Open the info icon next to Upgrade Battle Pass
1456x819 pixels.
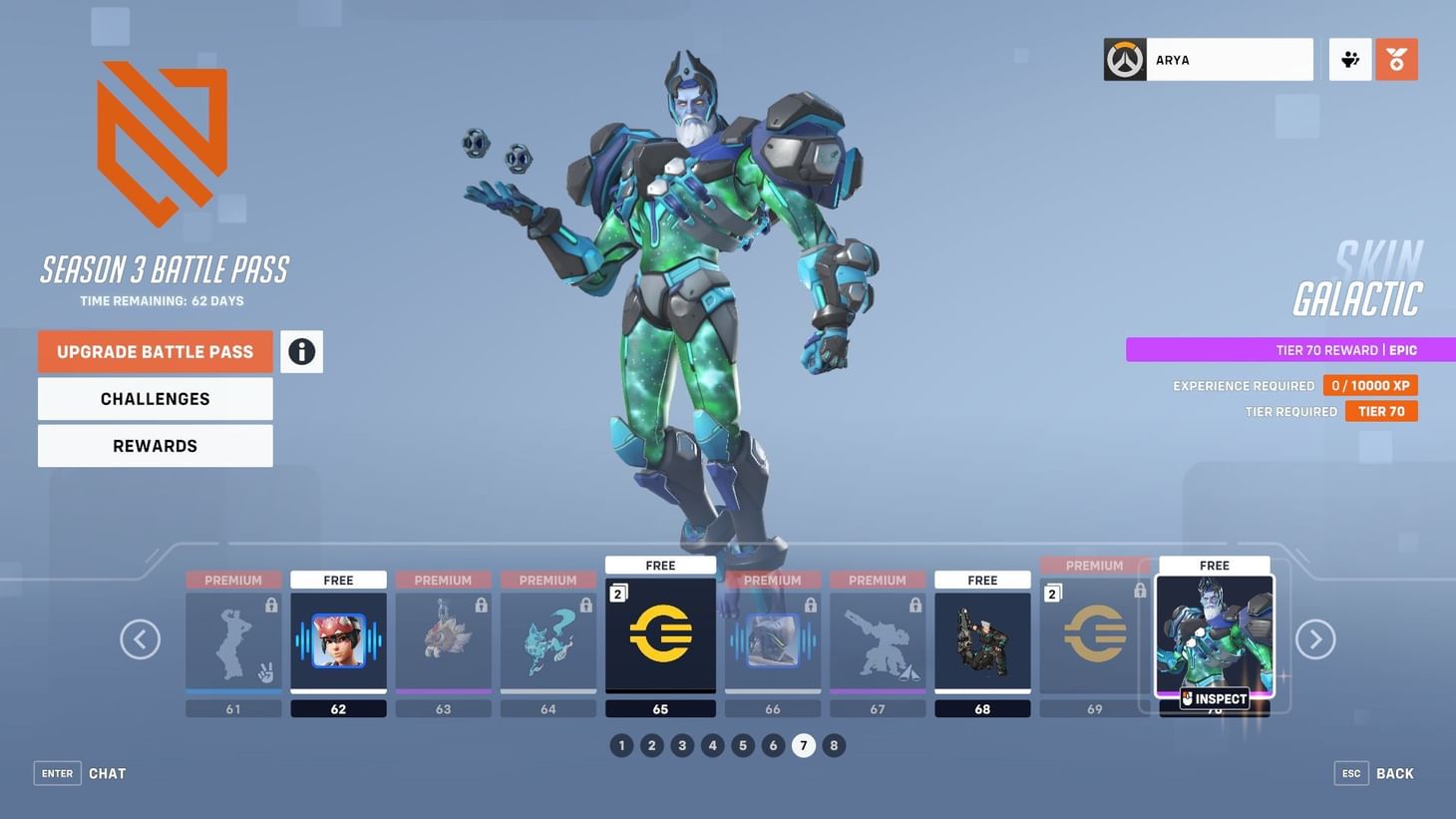coord(300,350)
